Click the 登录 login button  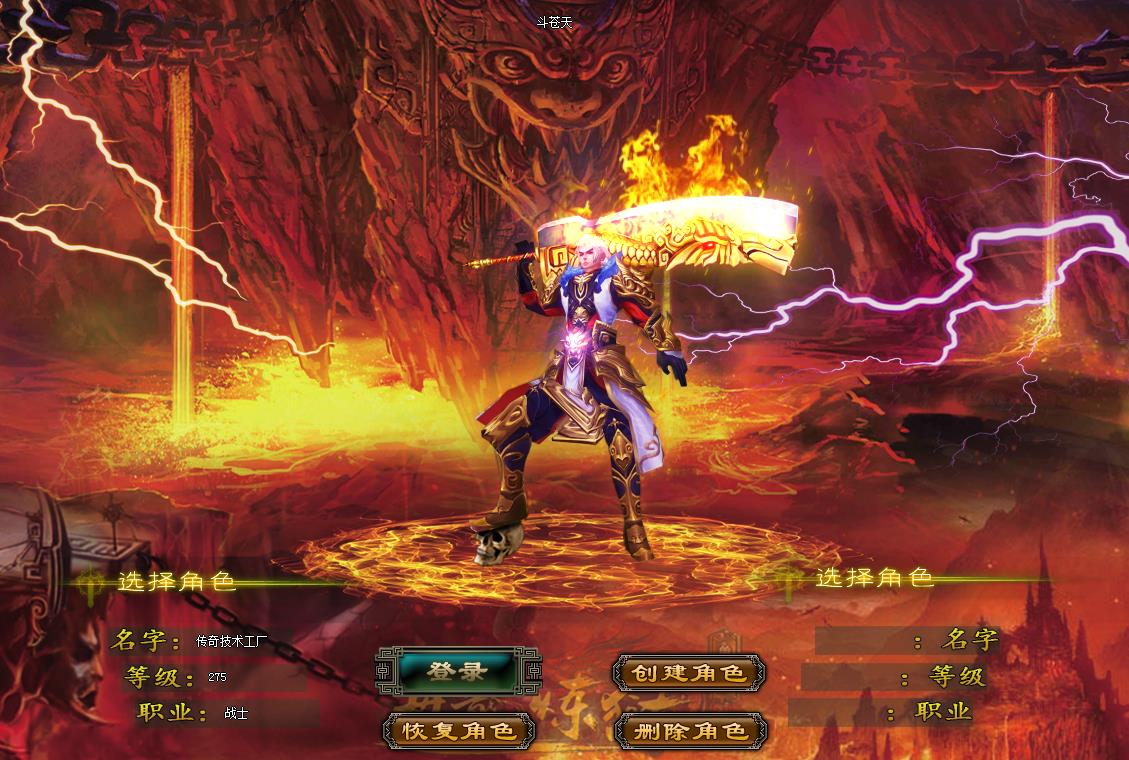(458, 671)
